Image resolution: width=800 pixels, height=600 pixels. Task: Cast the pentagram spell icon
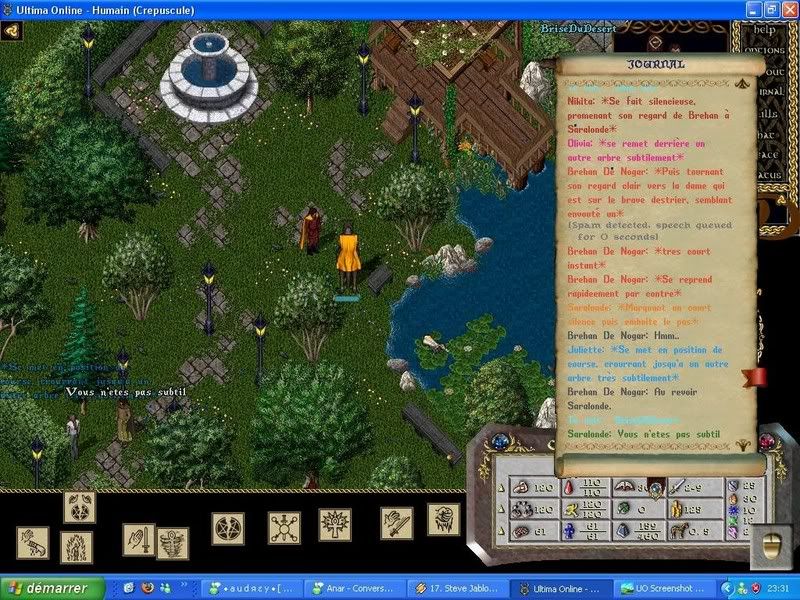click(x=227, y=527)
